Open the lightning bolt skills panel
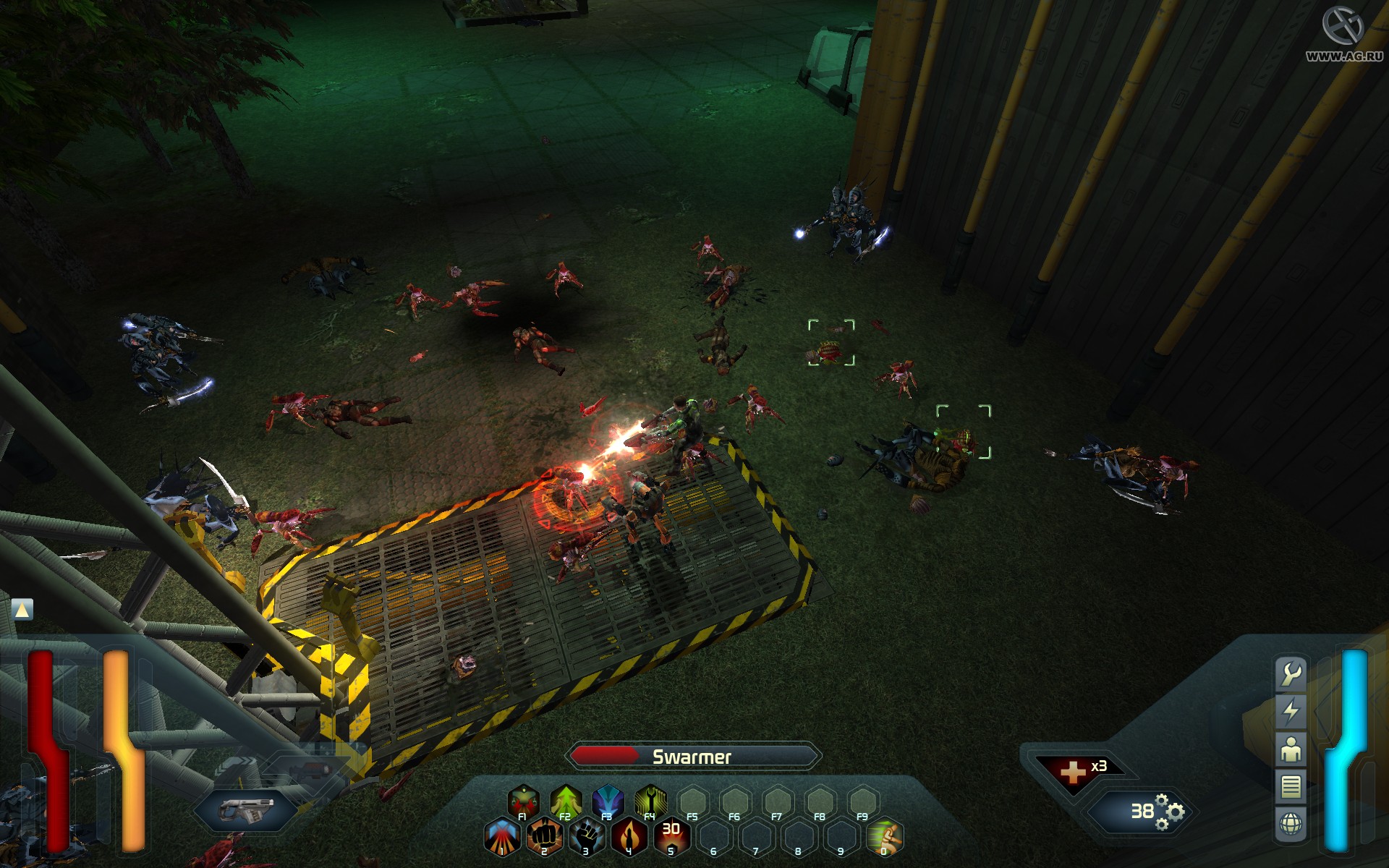 click(x=1291, y=711)
